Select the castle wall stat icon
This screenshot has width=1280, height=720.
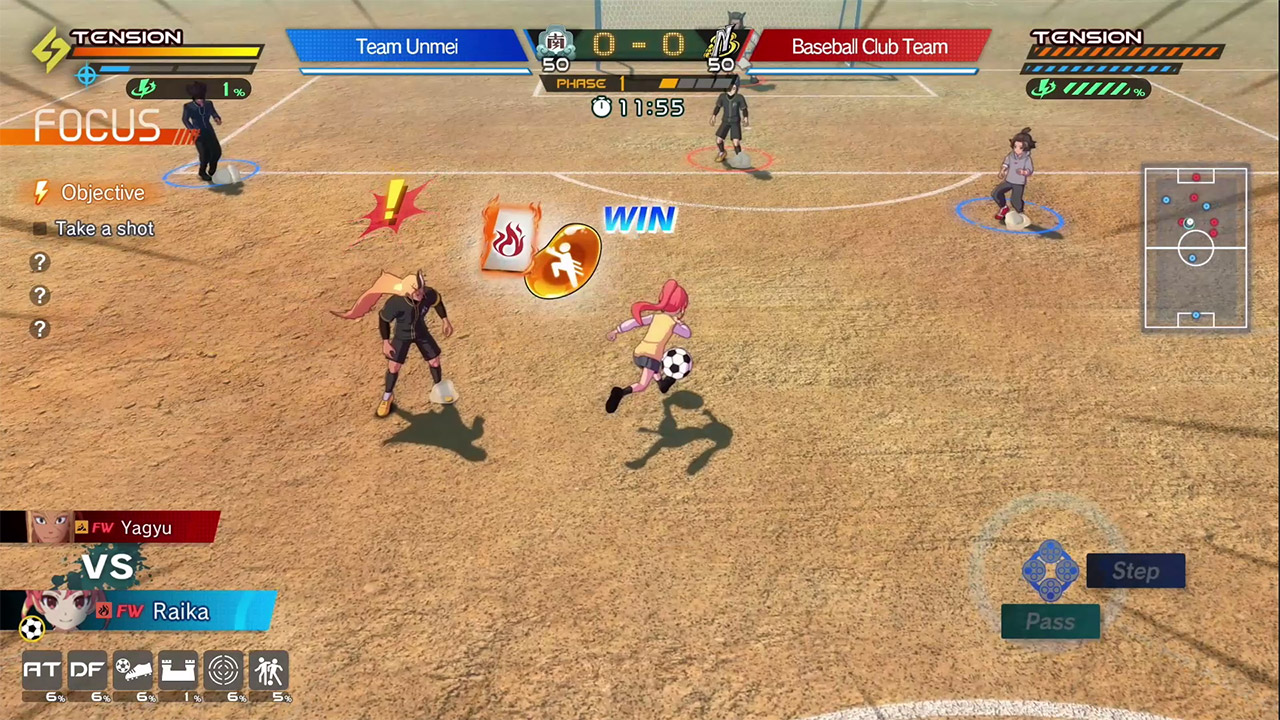(179, 670)
